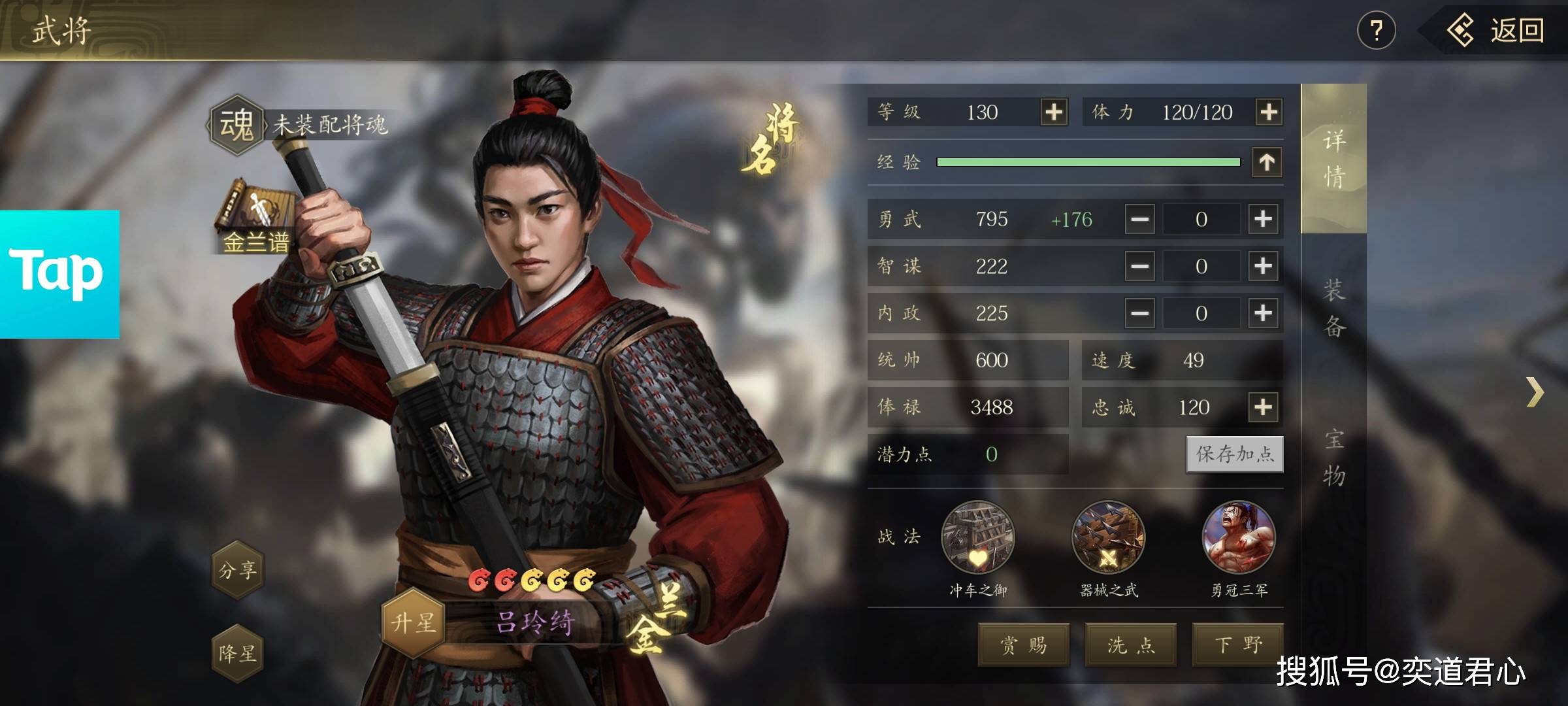
Task: Select the 冲车之御 tactic icon
Action: click(977, 539)
